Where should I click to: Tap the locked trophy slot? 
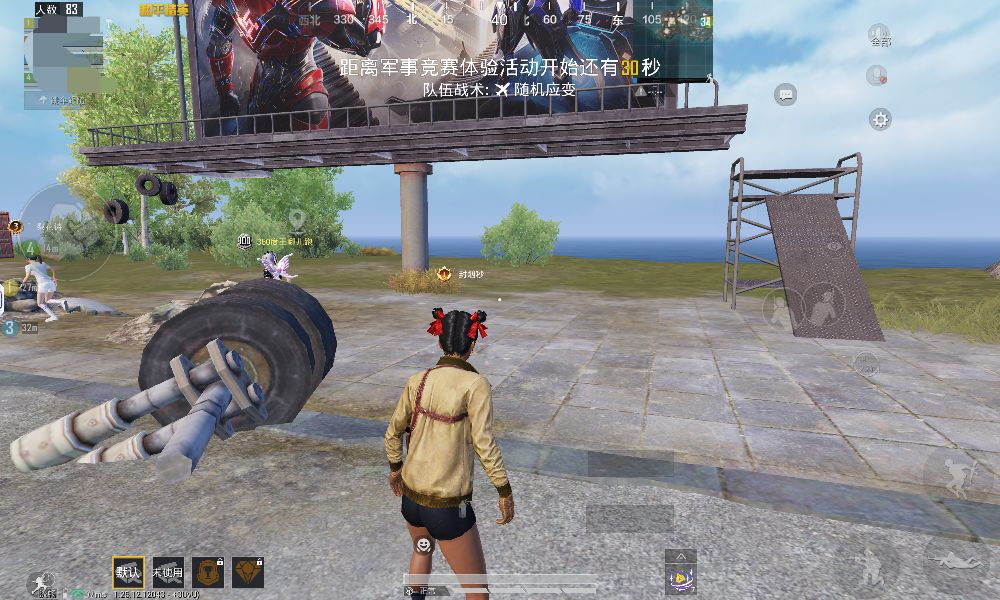click(208, 572)
